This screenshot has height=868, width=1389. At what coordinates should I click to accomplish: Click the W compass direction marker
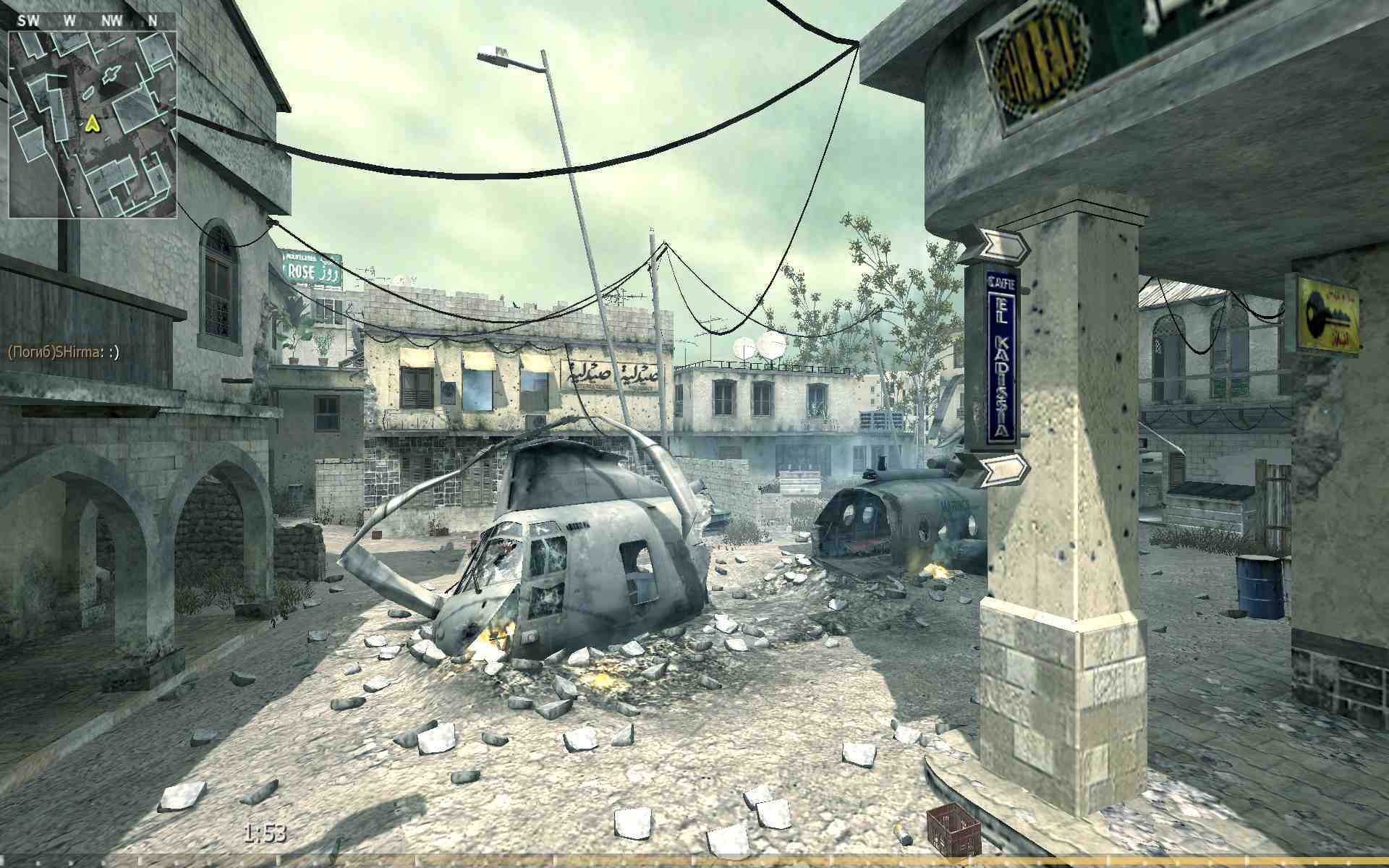68,20
